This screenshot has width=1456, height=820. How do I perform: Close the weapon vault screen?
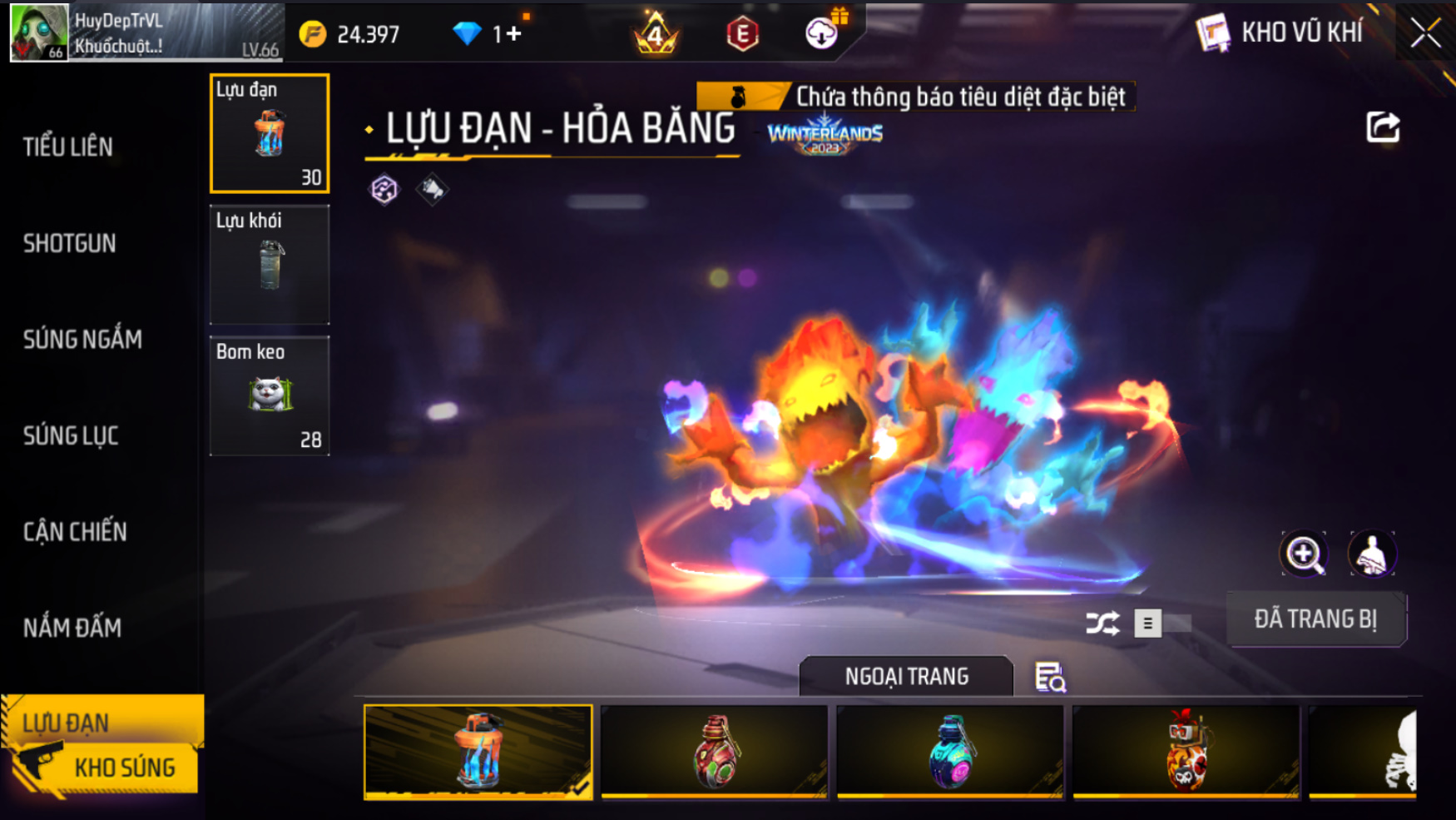tap(1424, 33)
